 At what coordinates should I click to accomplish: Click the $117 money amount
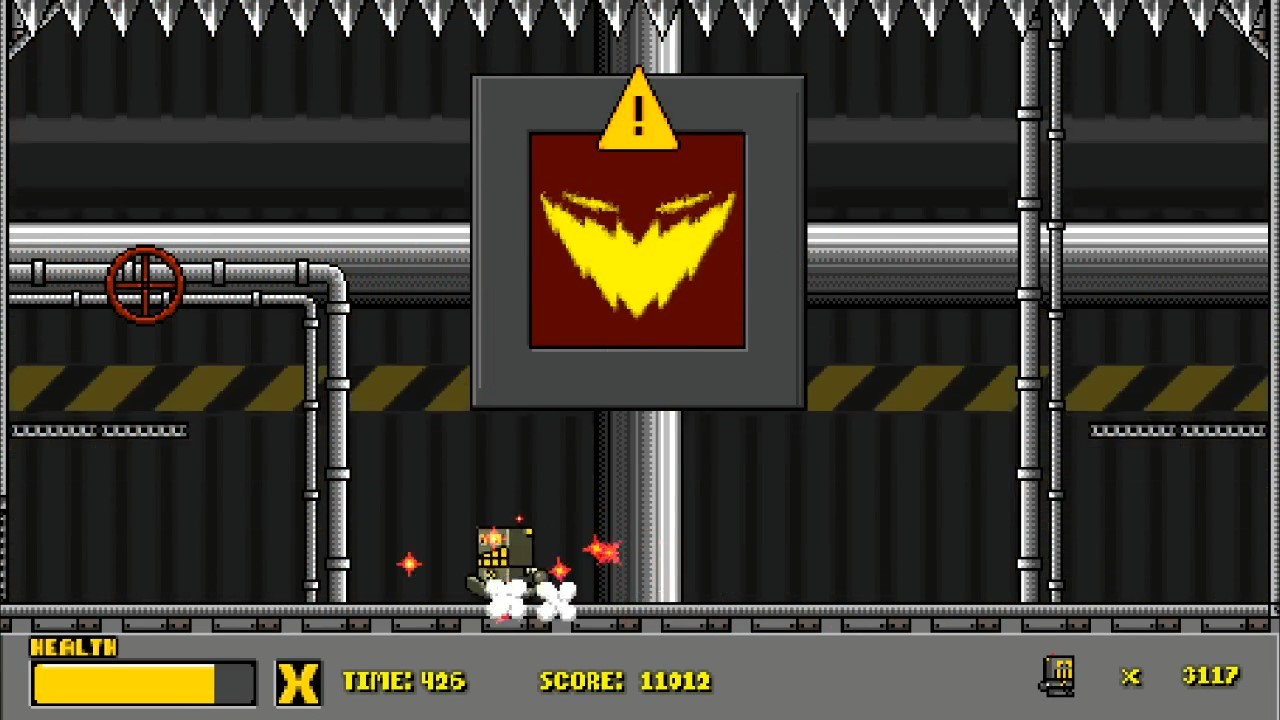pos(1211,677)
